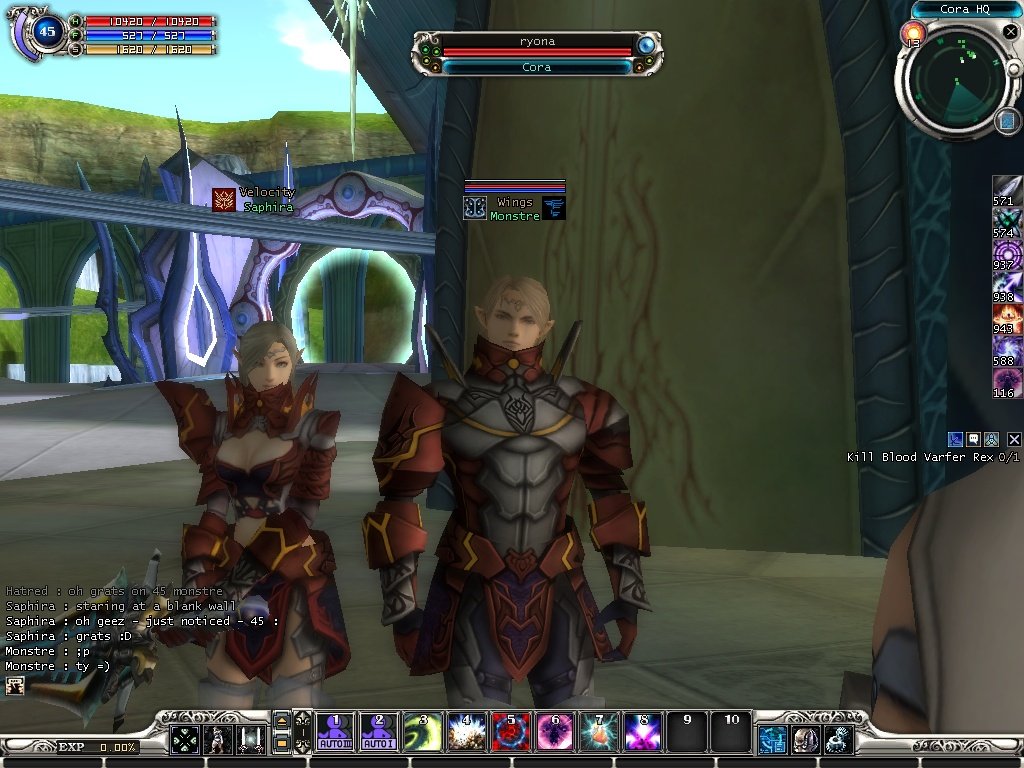Activate the red orb skill in slot 5
Screen dimensions: 1024x768
coord(510,732)
